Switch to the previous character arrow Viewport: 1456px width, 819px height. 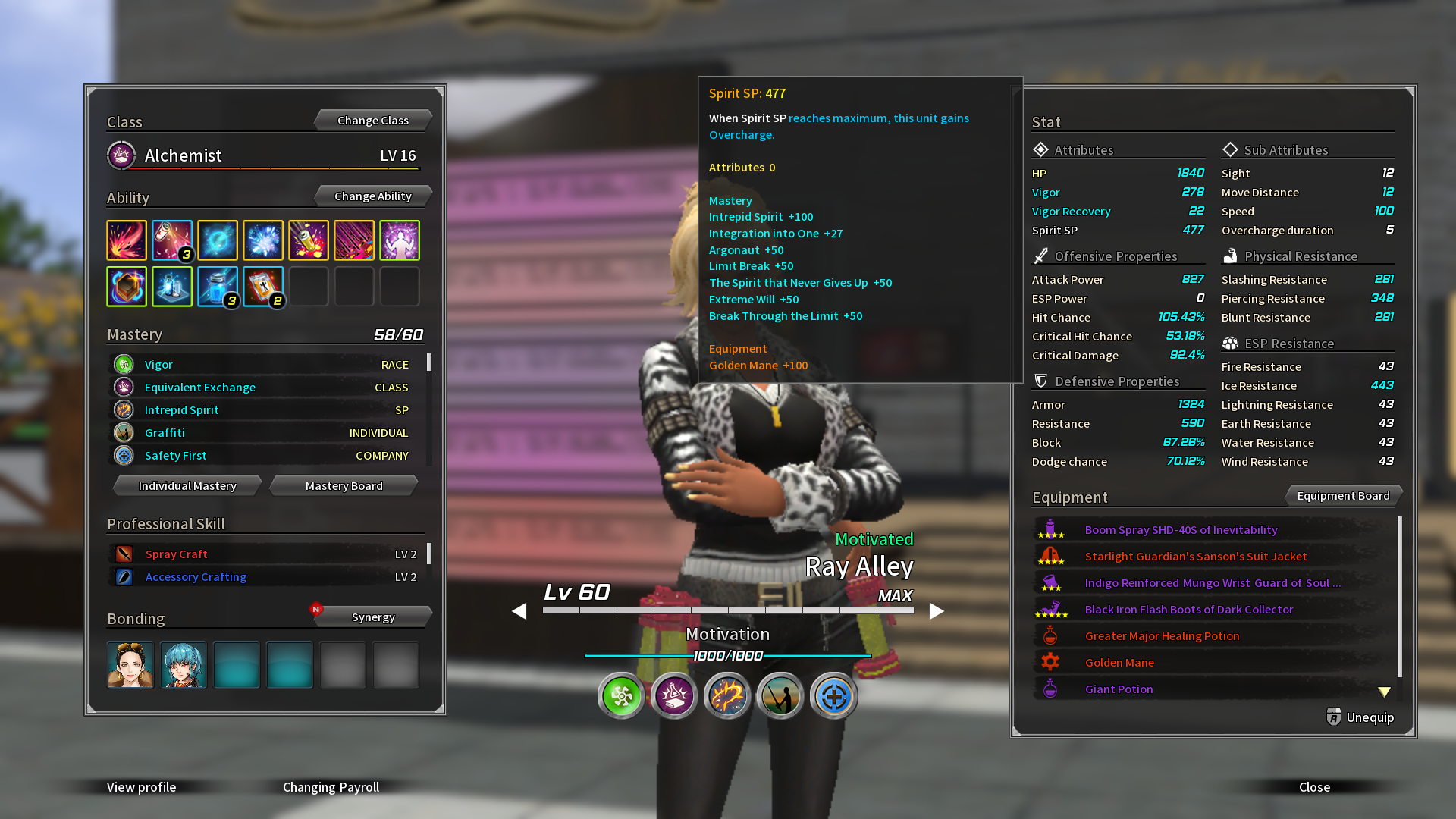[x=519, y=611]
